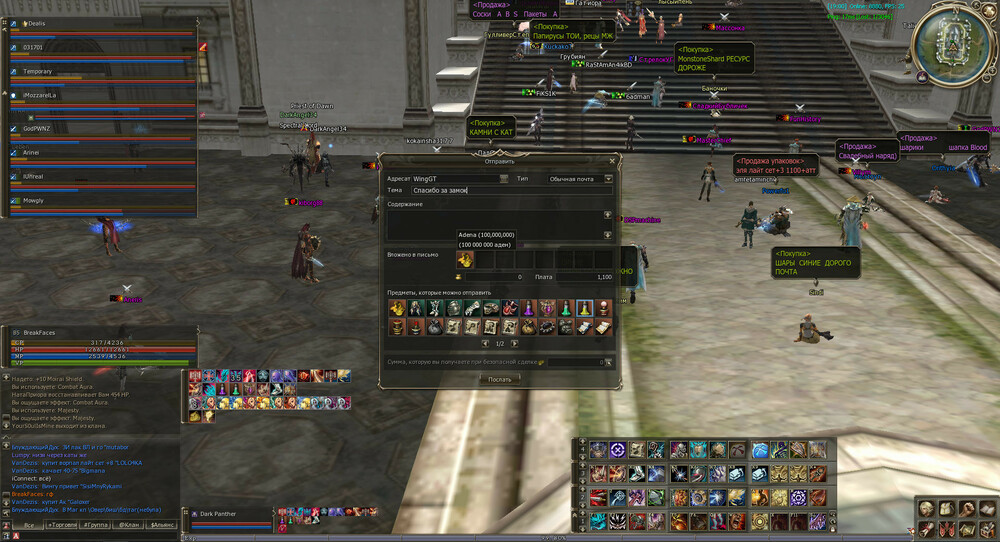Viewport: 1000px width, 542px height.
Task: Open the mail type dropdown Обычная почта
Action: pyautogui.click(x=580, y=178)
